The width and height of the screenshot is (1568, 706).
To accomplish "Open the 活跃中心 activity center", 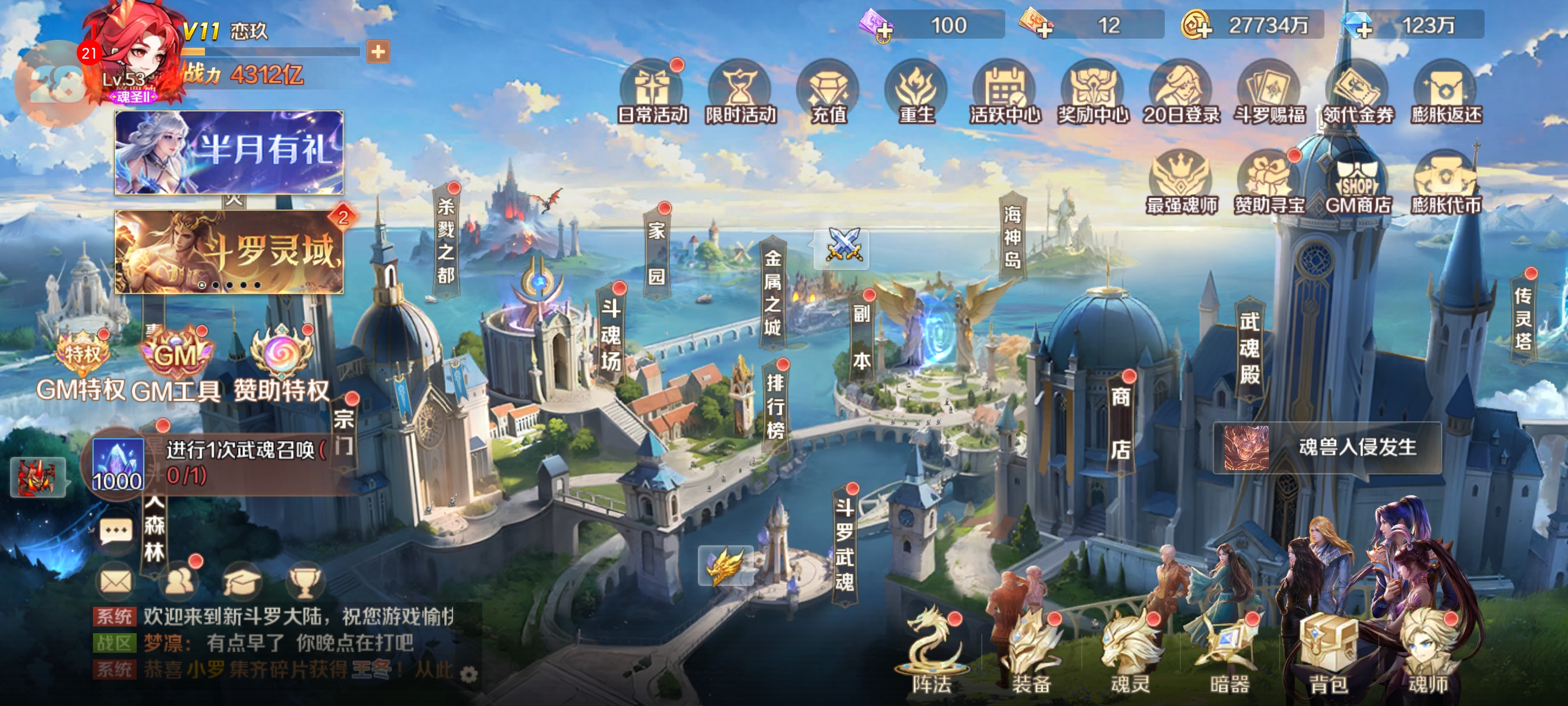I will coord(1004,92).
